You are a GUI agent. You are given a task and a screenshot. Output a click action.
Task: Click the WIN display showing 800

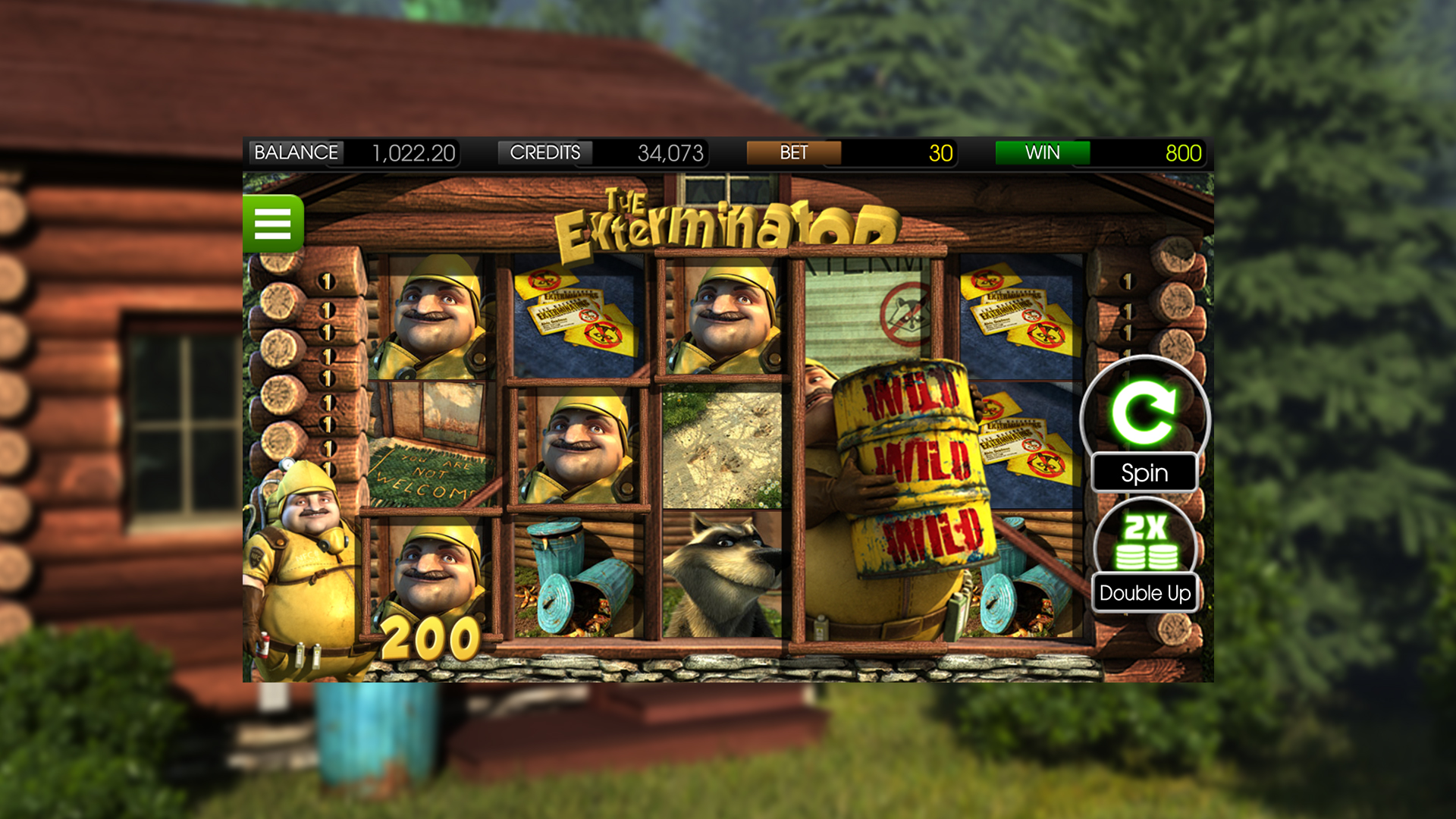click(1183, 153)
